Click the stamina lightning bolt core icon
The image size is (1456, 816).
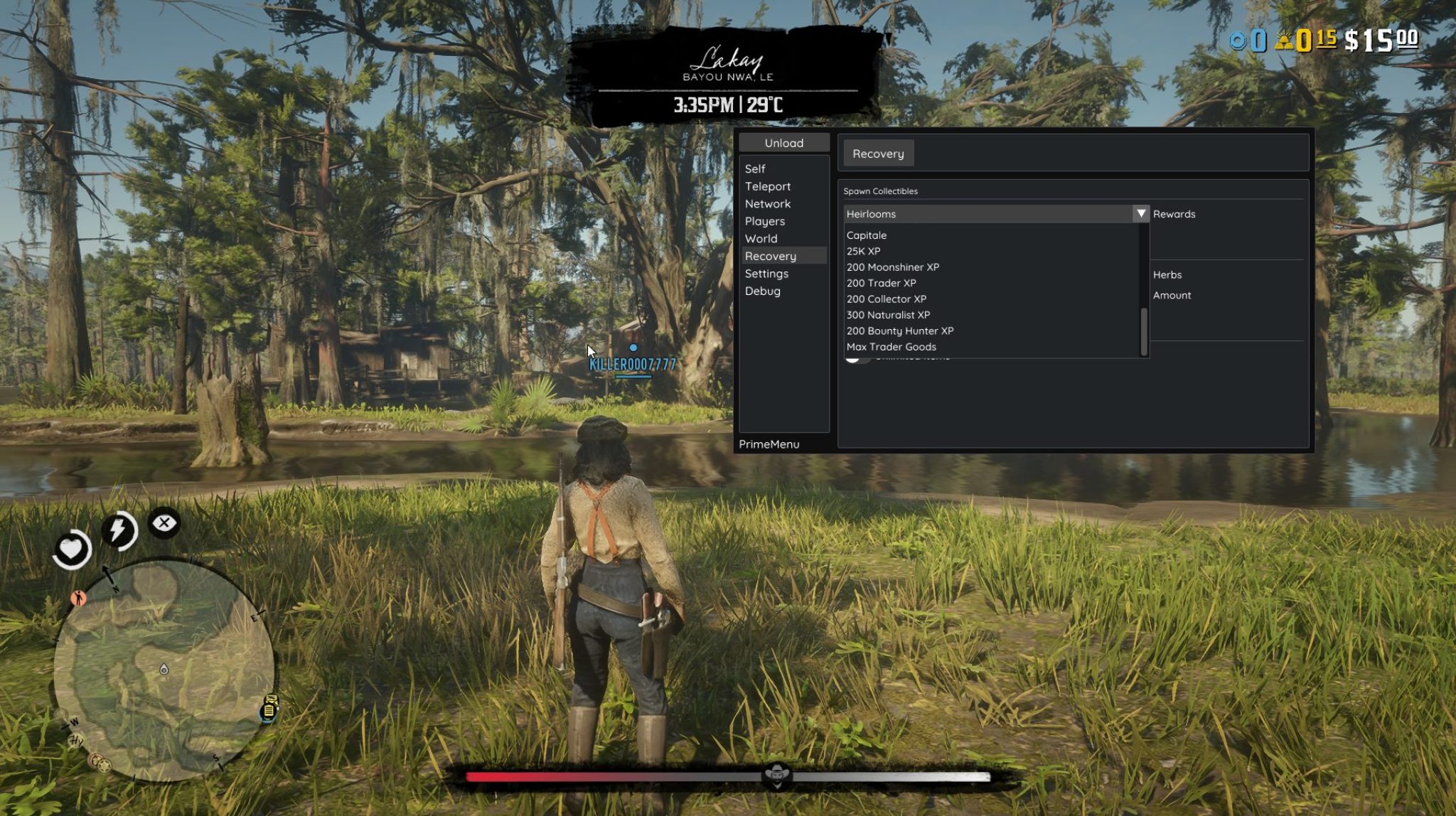point(118,530)
